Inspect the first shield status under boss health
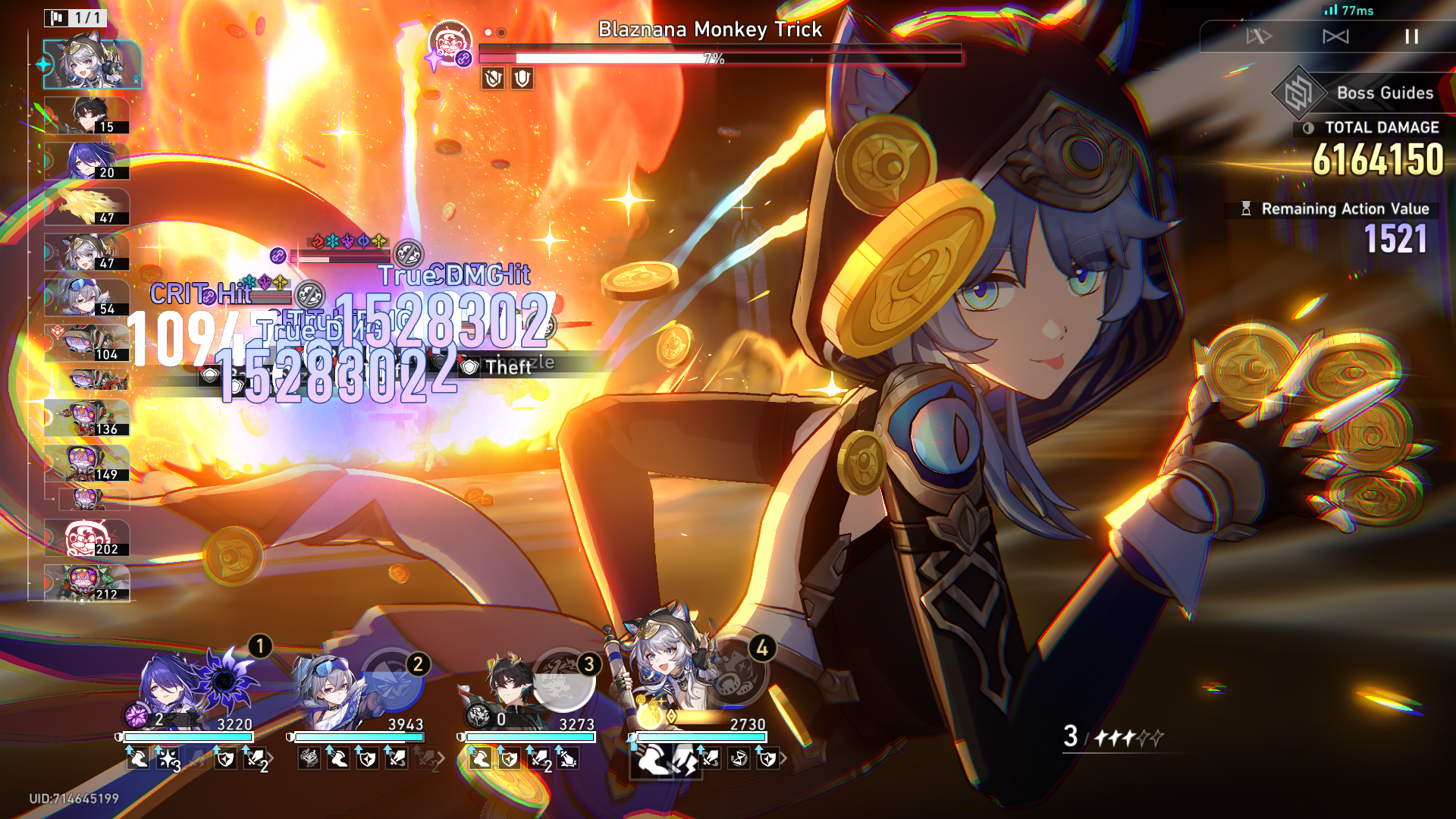1456x819 pixels. point(493,78)
